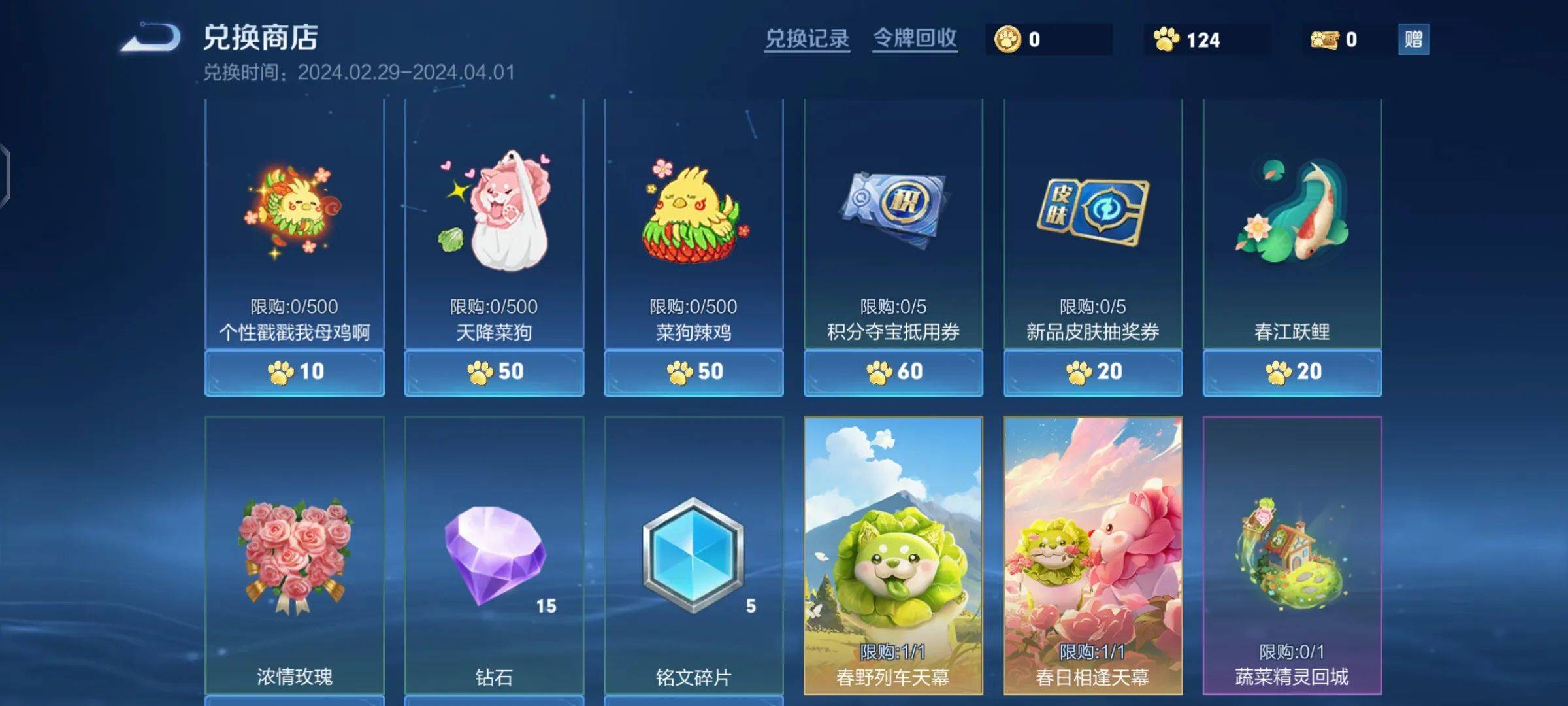Screen dimensions: 1568x706
Task: Click the yellow paw currency counter showing 124
Action: click(x=1189, y=40)
